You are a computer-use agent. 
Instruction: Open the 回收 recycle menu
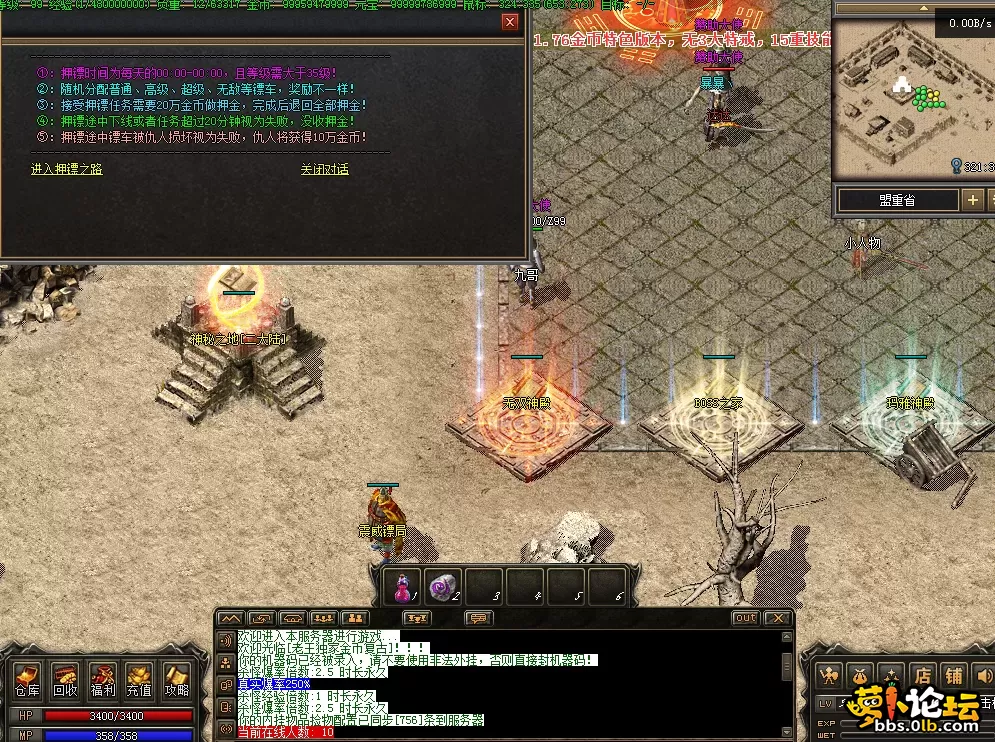pos(65,680)
